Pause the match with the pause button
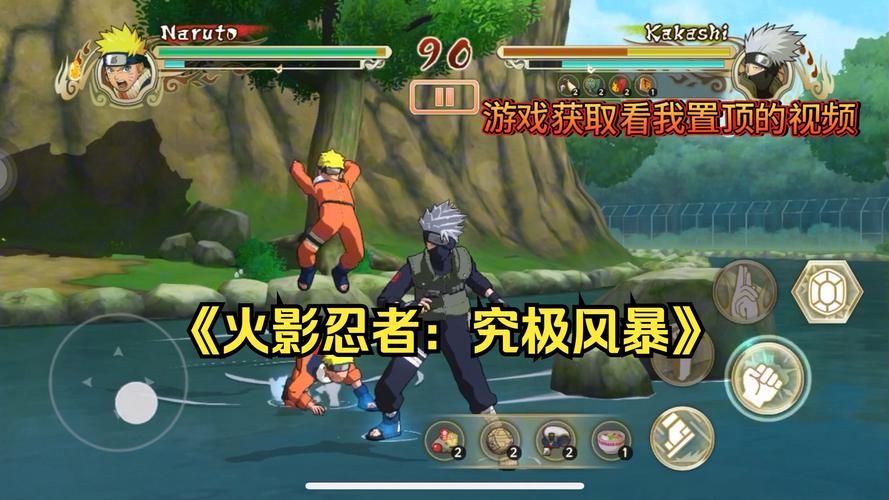The height and width of the screenshot is (500, 889). 445,97
